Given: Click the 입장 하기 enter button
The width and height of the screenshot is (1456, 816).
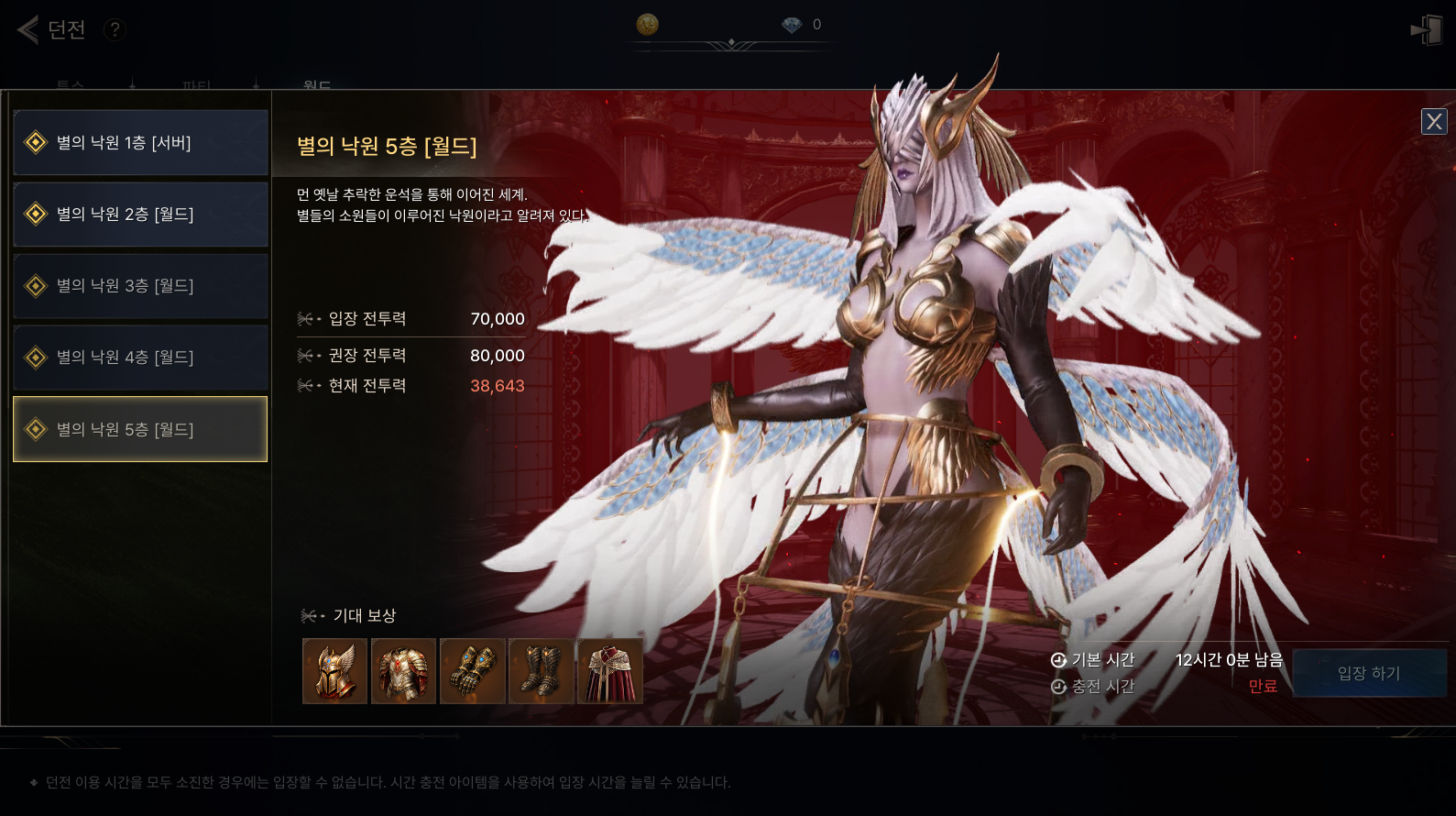Looking at the screenshot, I should point(1369,674).
